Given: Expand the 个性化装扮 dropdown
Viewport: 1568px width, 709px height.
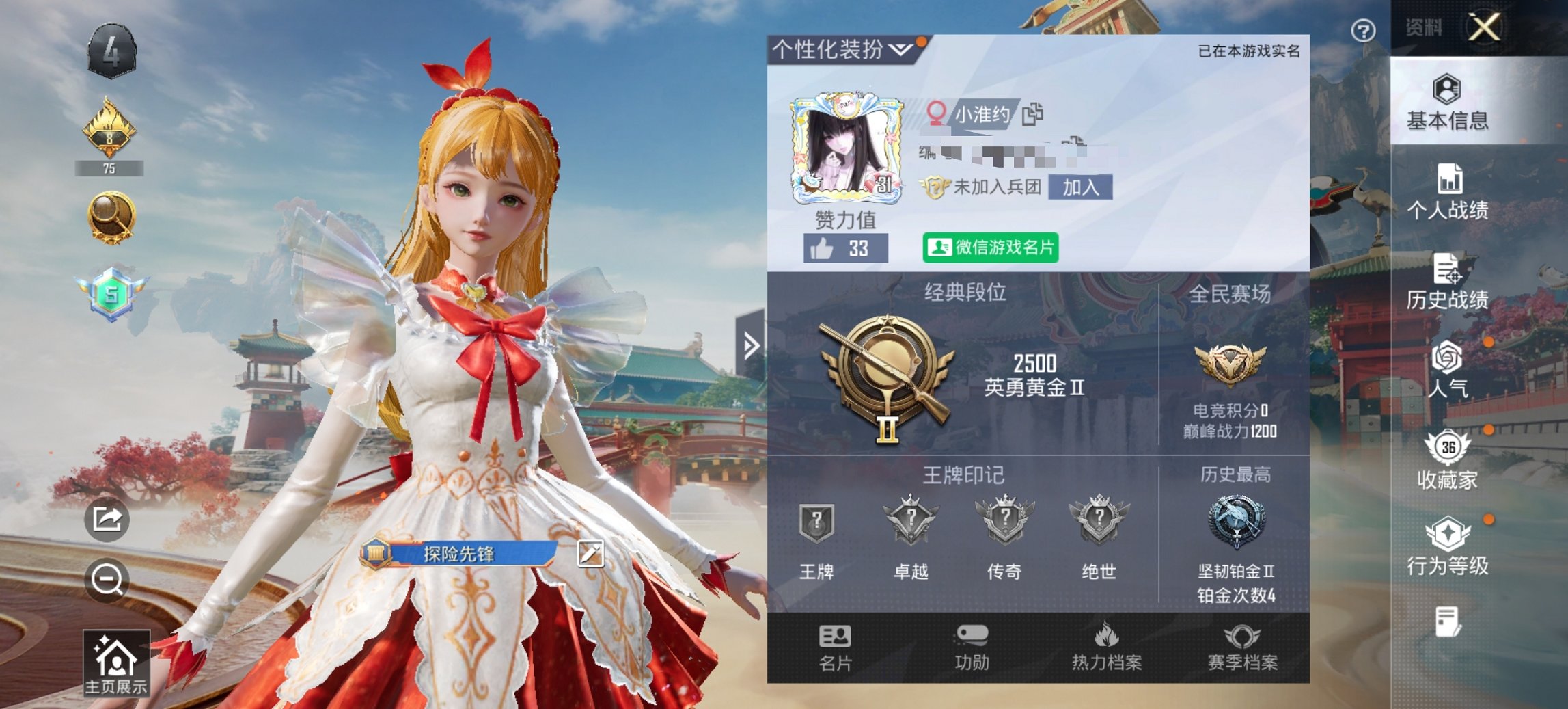Looking at the screenshot, I should (900, 47).
